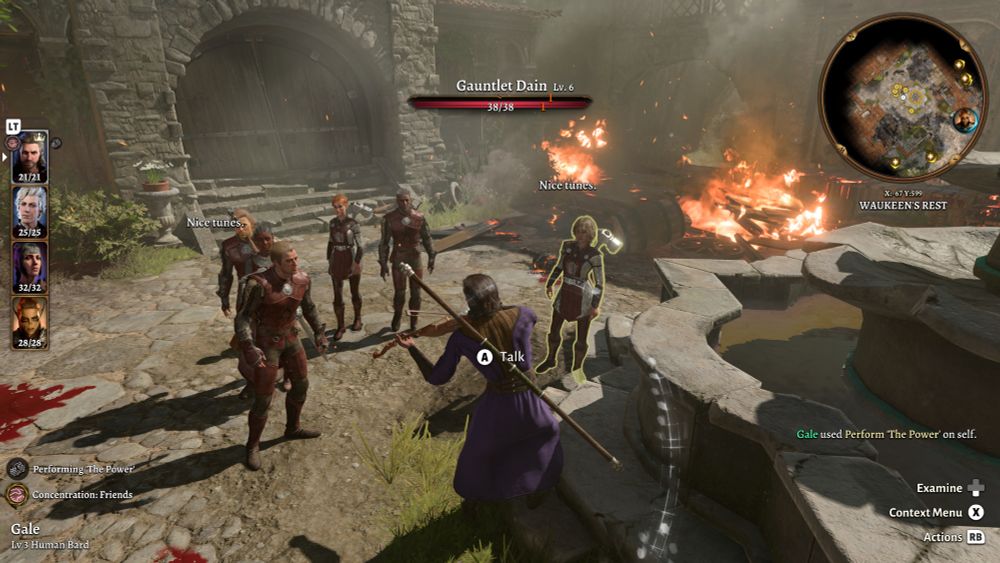Switch to the red-skinned horned companion portrait
Screen dimensions: 1000x563
pyautogui.click(x=29, y=319)
